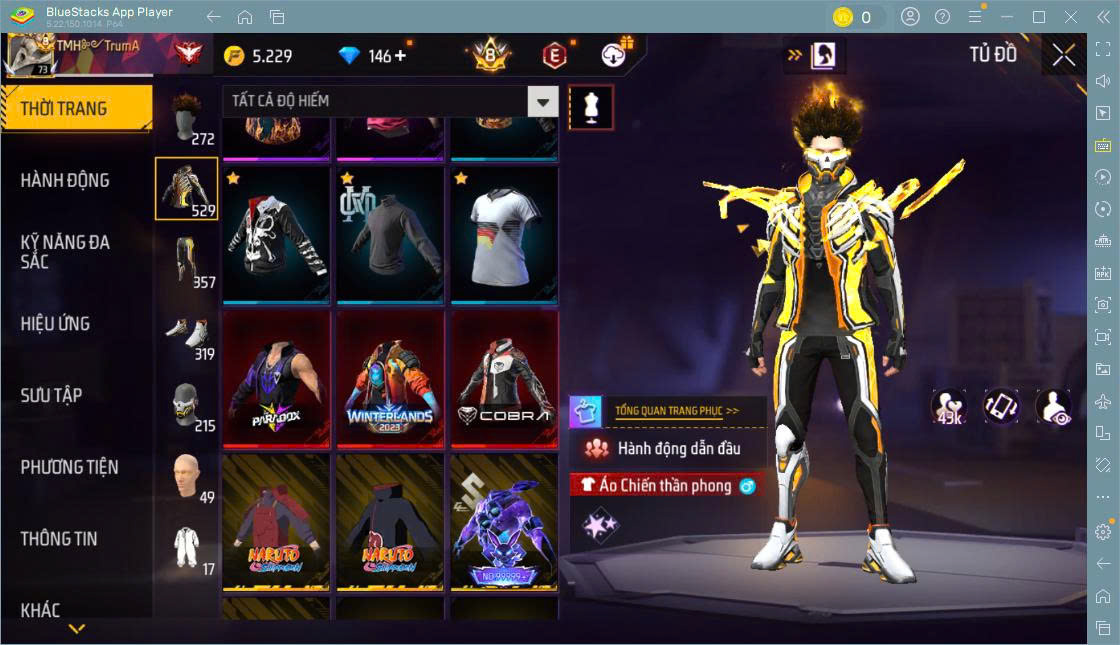This screenshot has height=645, width=1120.
Task: Open the TẤT CẢ ĐỘ HIẾM rarity dropdown
Action: pyautogui.click(x=390, y=101)
